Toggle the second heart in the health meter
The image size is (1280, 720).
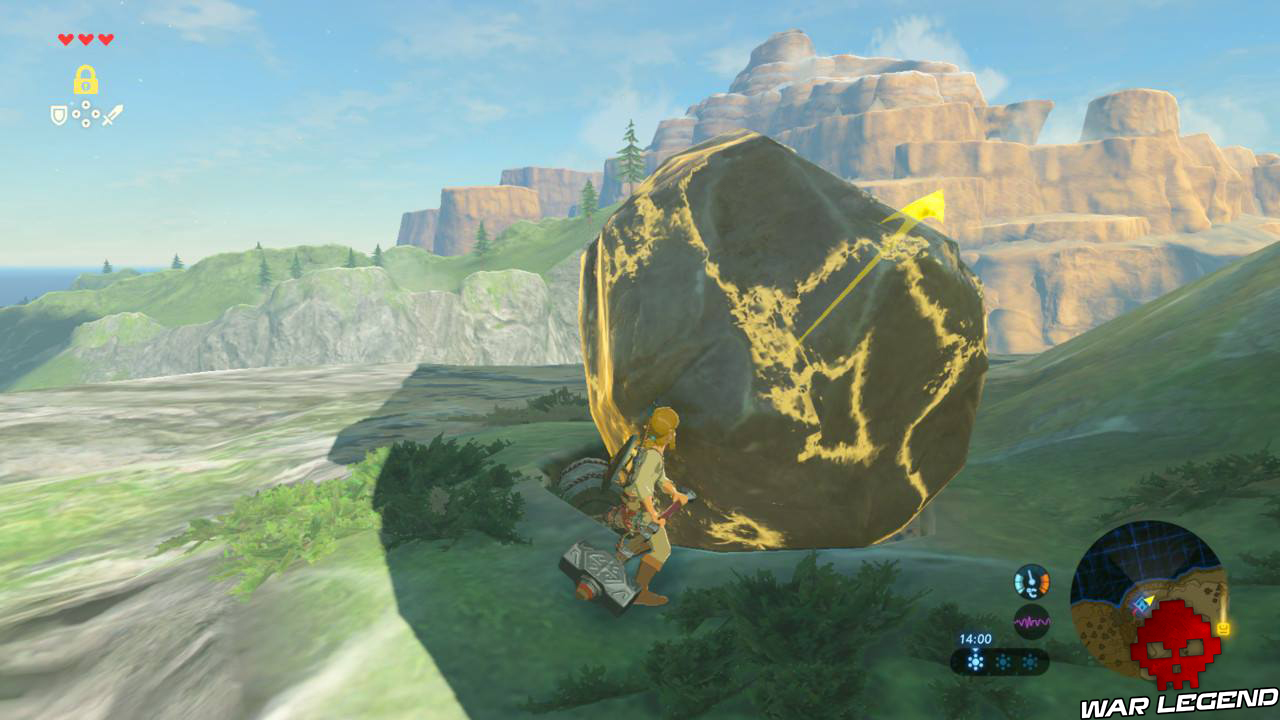(85, 39)
